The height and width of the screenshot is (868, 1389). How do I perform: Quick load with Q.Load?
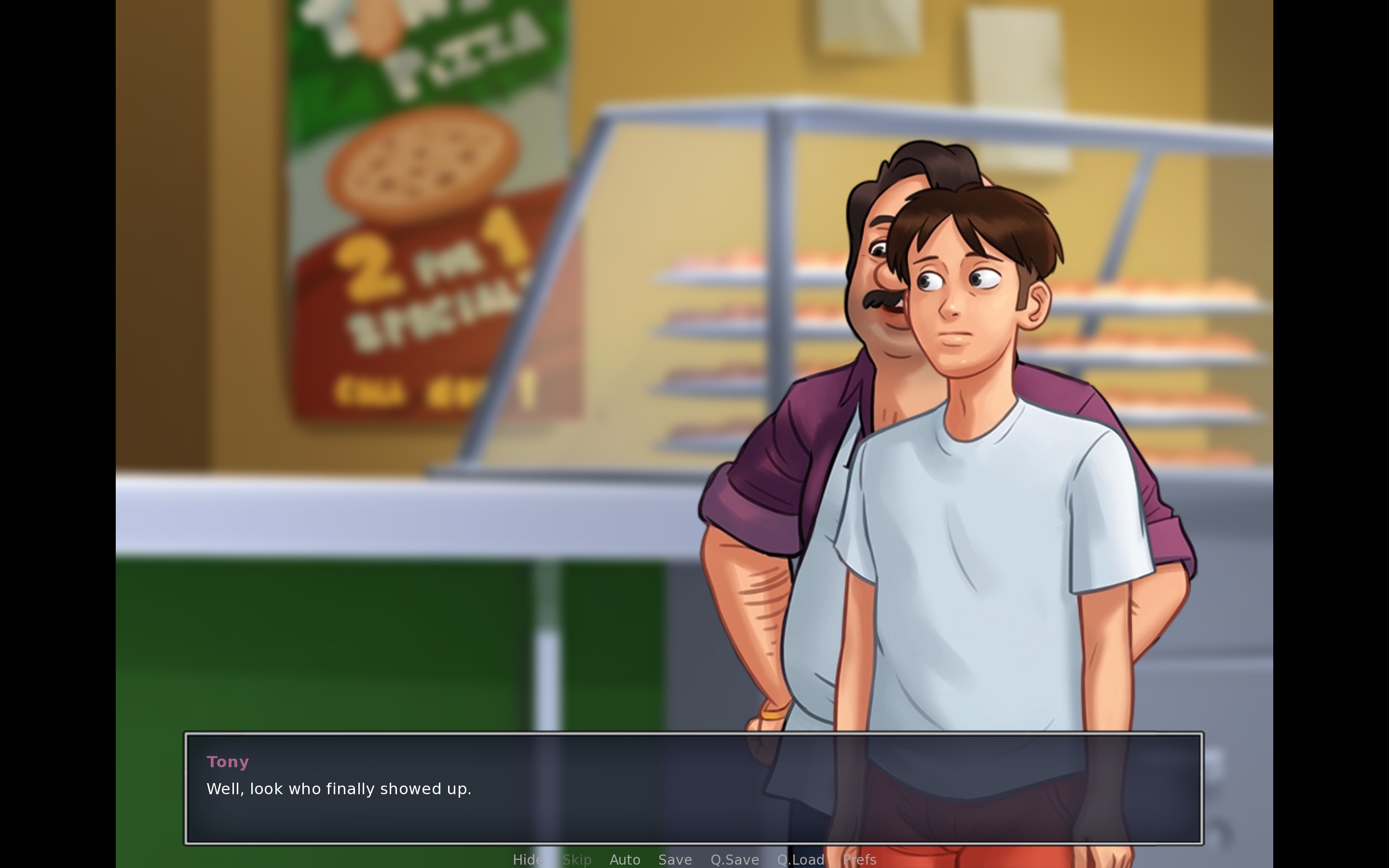(800, 859)
